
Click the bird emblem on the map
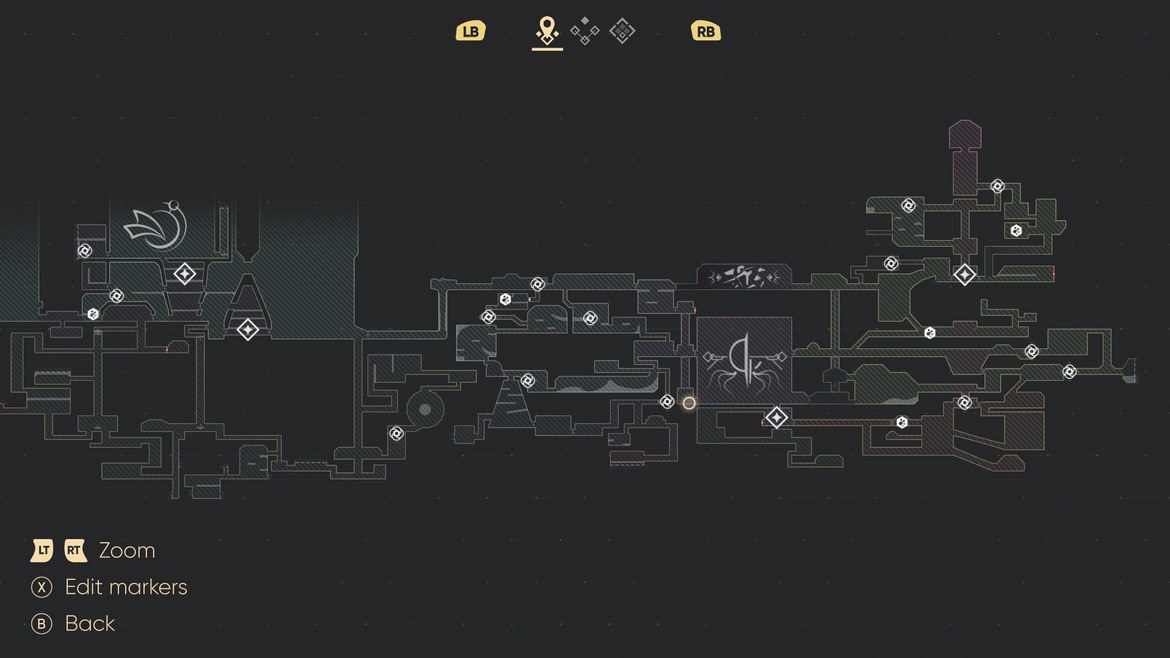click(156, 226)
